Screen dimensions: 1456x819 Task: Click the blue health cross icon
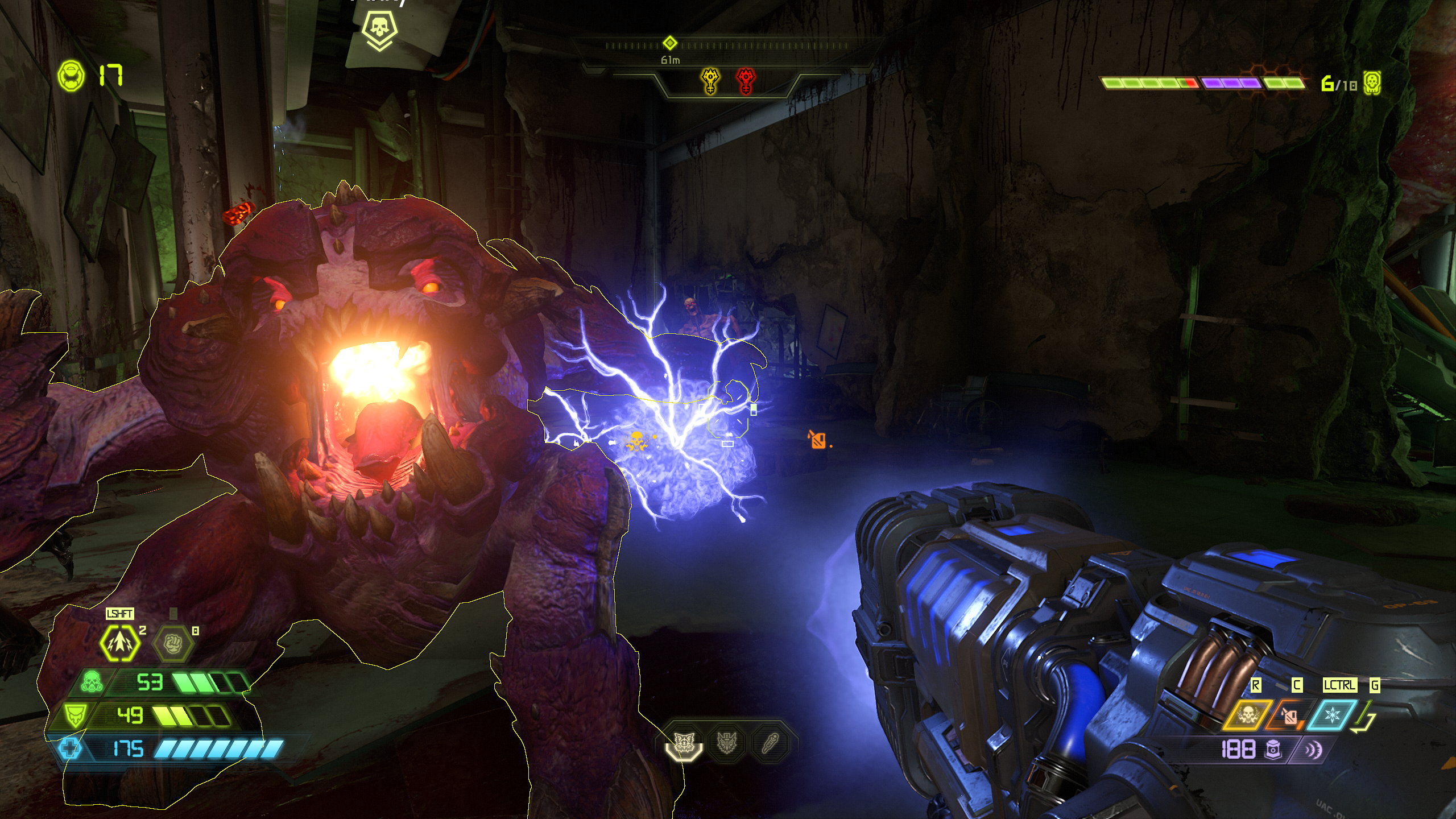tap(70, 748)
